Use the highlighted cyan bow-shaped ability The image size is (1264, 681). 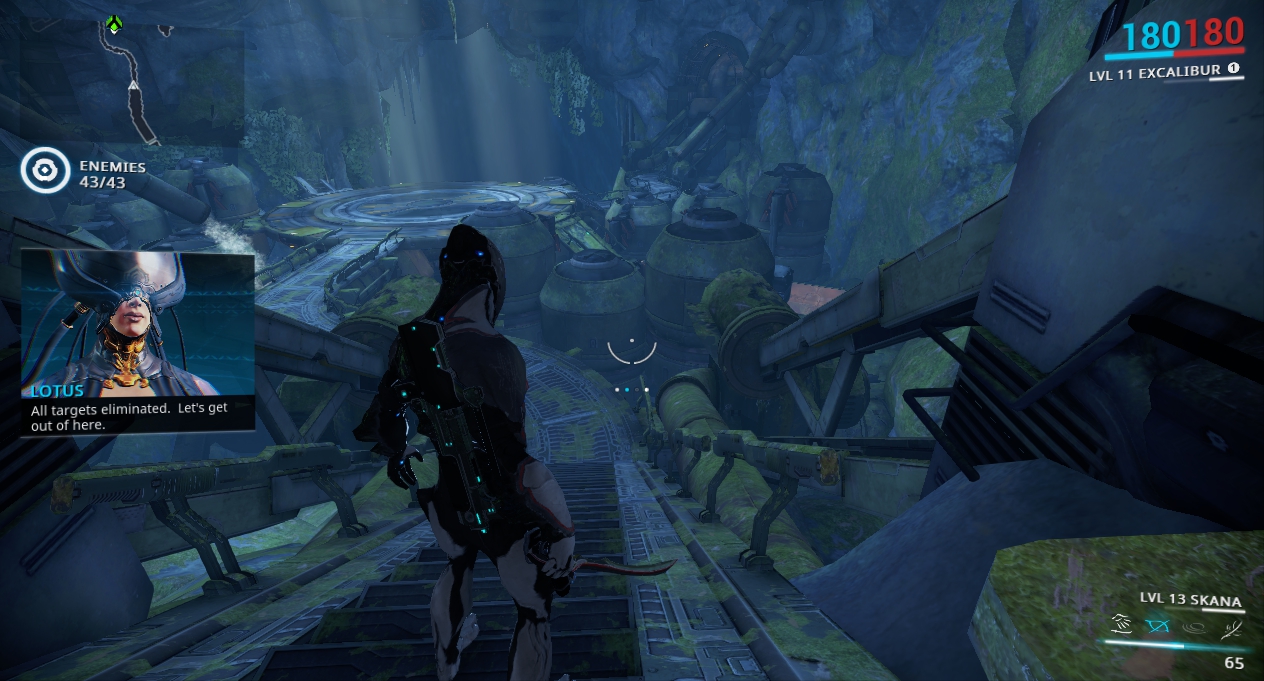click(1157, 627)
